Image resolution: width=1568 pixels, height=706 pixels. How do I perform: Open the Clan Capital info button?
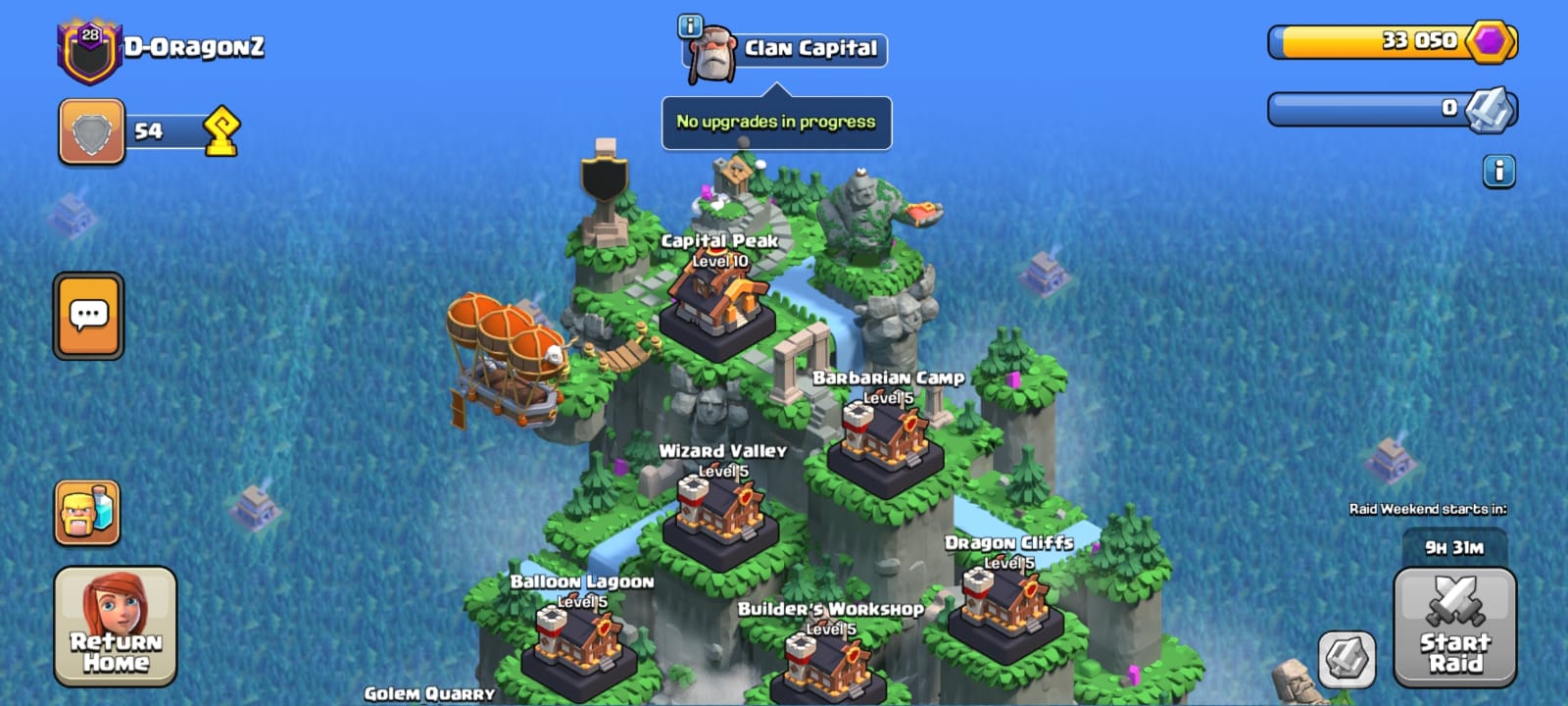690,26
